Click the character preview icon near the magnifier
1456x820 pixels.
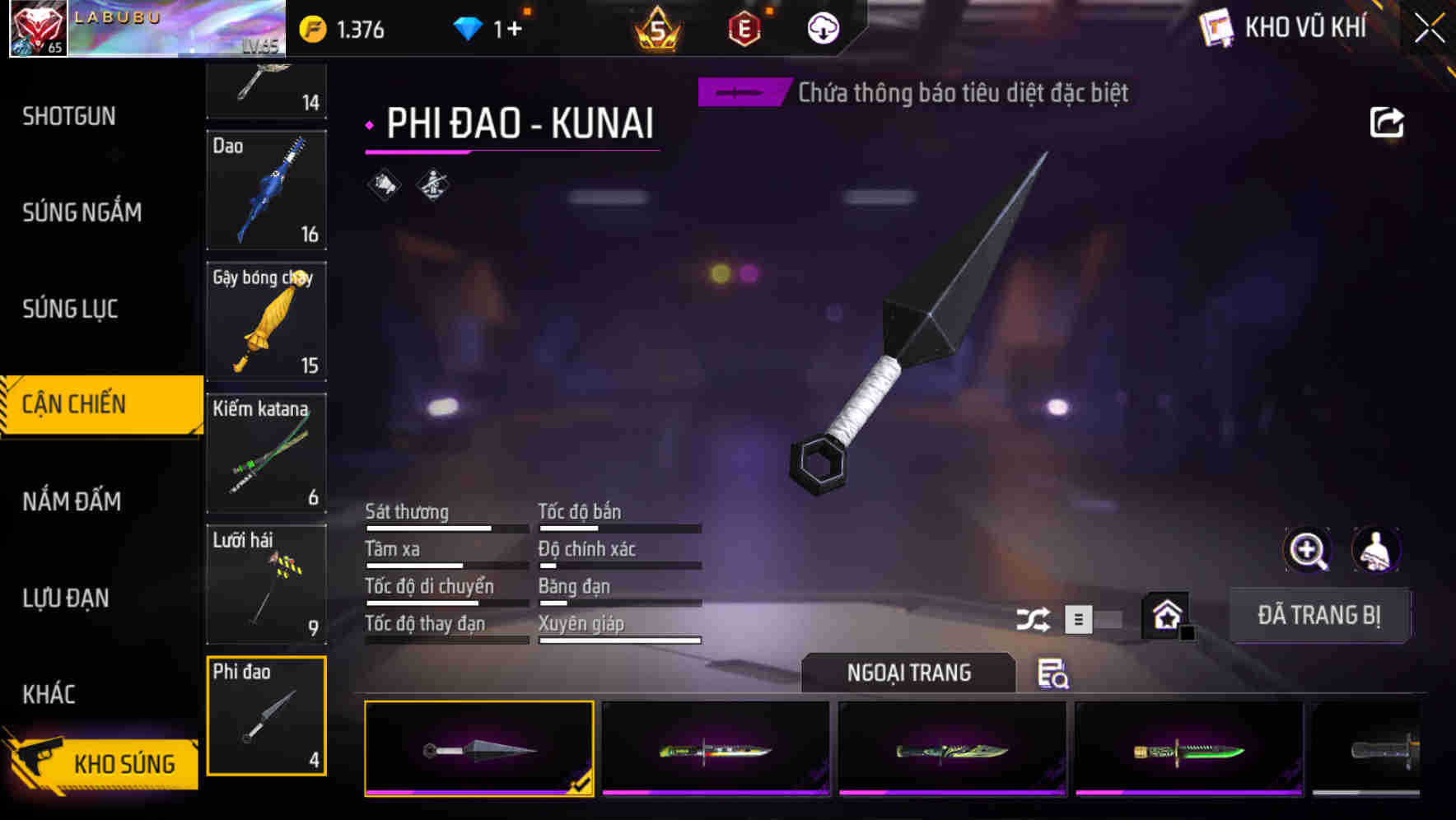1374,550
